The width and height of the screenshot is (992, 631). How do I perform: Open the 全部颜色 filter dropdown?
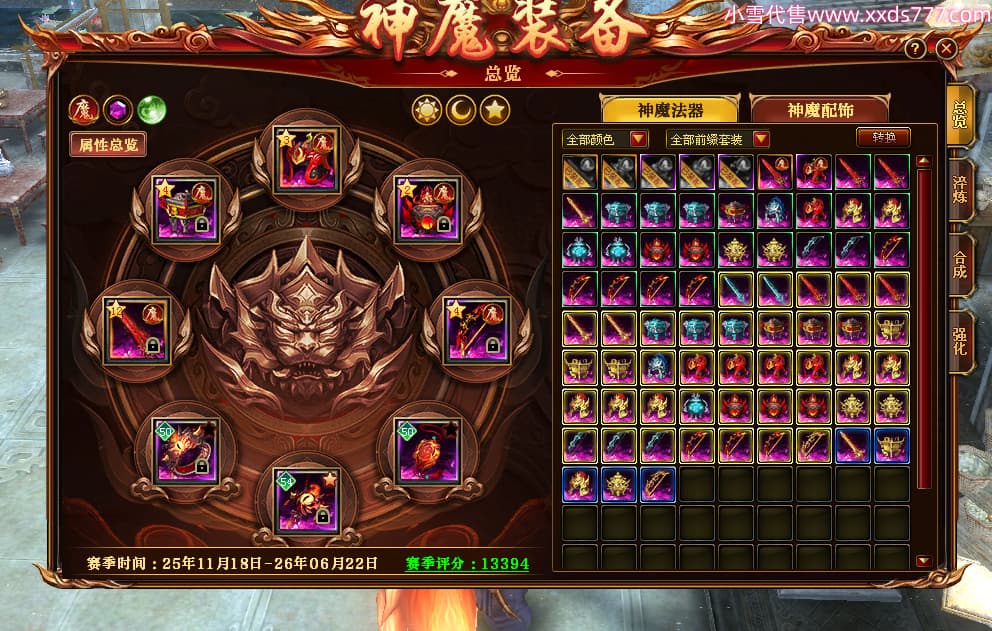click(x=605, y=139)
